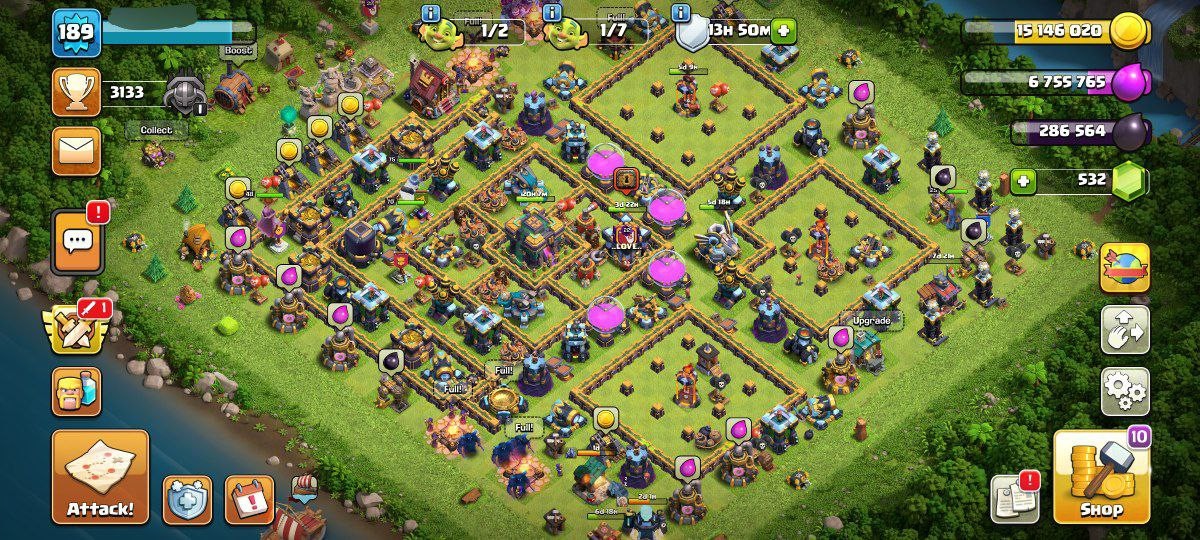Show info for the 1/7 builders
Image resolution: width=1200 pixels, height=540 pixels.
[x=551, y=13]
